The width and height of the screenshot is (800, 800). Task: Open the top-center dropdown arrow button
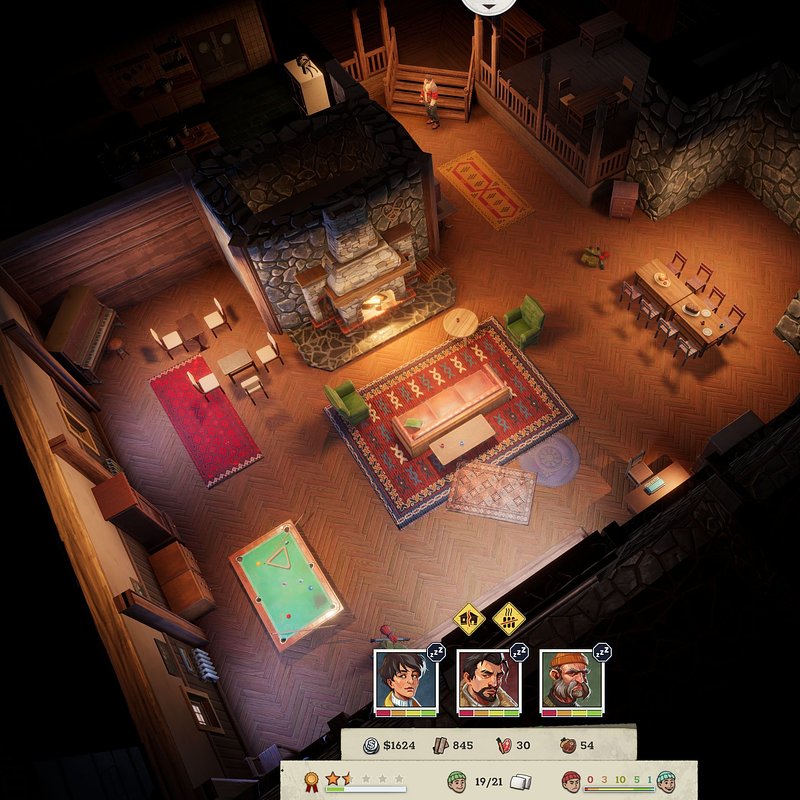489,5
